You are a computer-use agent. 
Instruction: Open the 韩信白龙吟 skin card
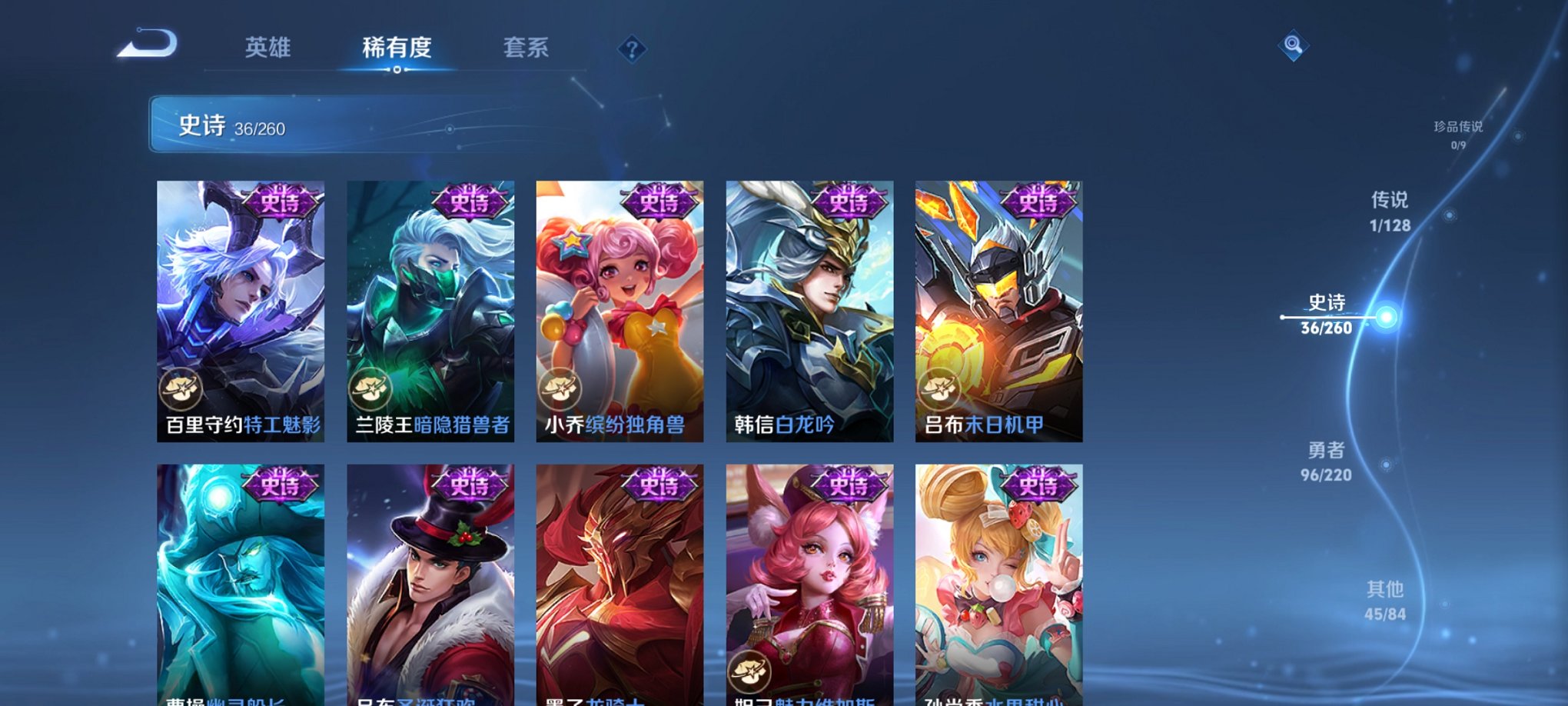tap(810, 308)
